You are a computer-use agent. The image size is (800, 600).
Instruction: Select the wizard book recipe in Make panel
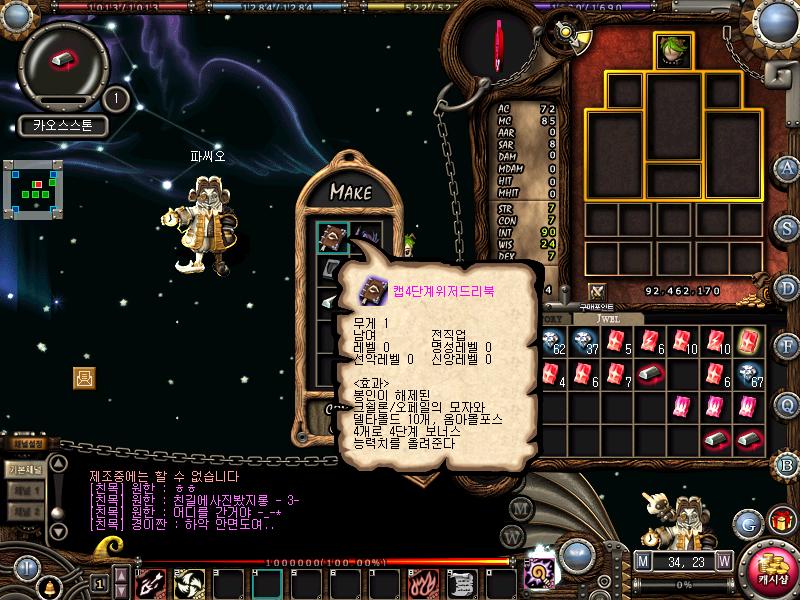pos(332,236)
